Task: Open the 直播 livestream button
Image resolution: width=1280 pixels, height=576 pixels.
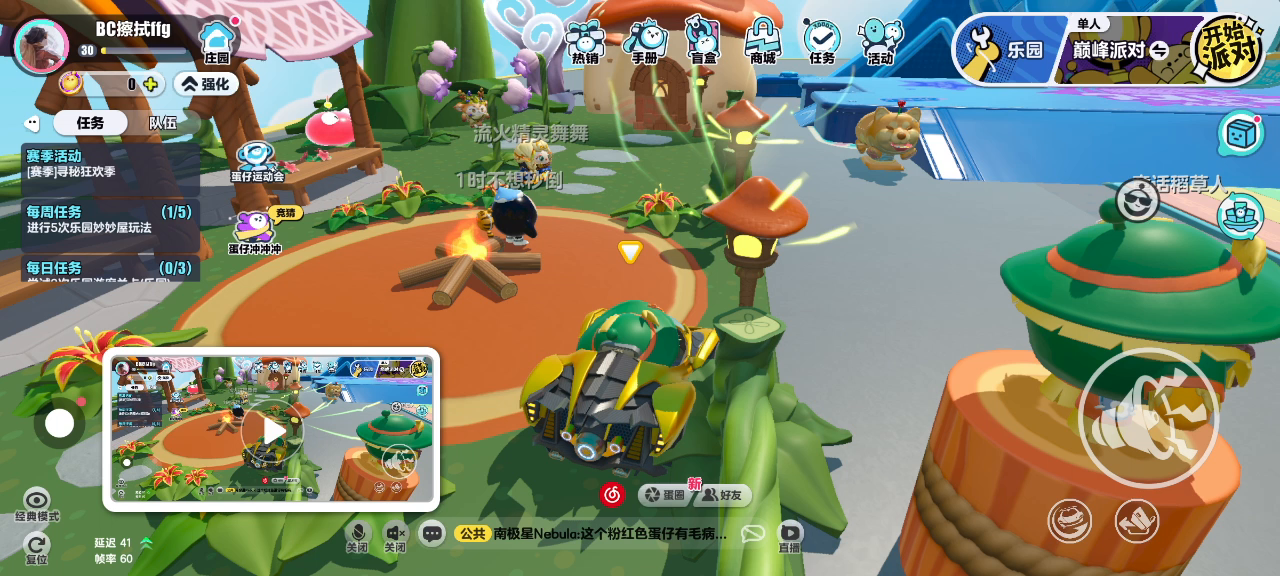Action: click(x=790, y=536)
